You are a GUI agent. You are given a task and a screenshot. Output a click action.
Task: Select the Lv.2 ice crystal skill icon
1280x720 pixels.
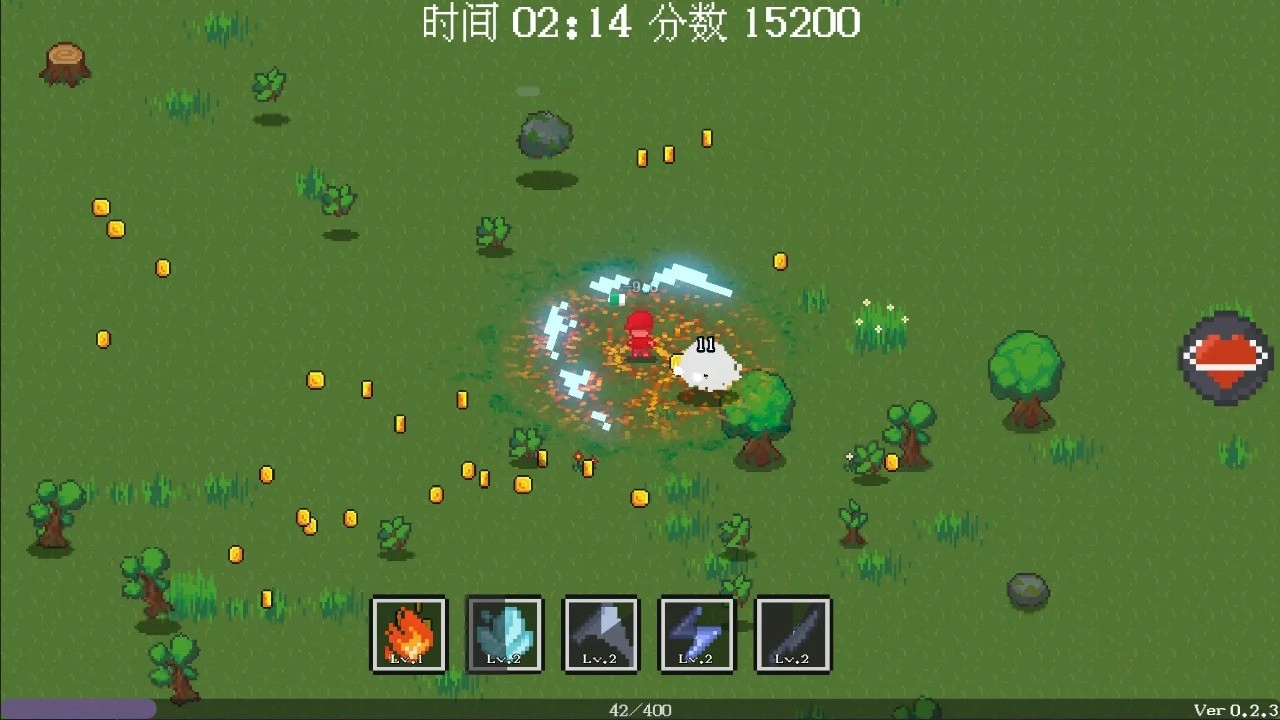pos(505,634)
